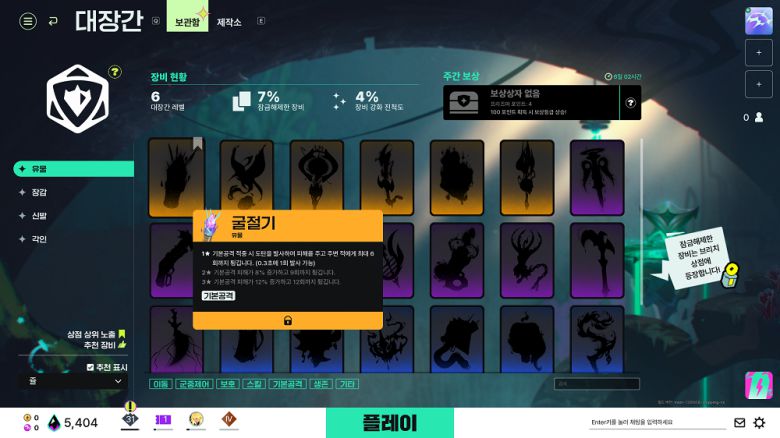
Task: Open the 줄 sorting dropdown
Action: [x=73, y=381]
